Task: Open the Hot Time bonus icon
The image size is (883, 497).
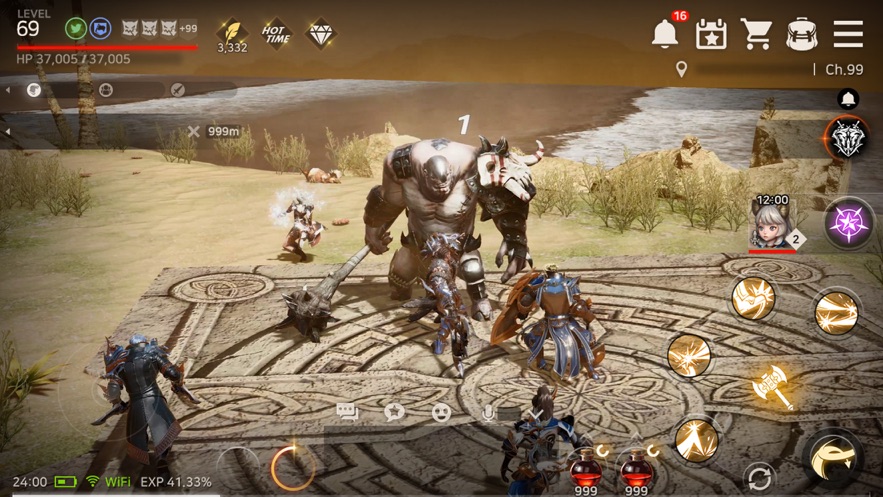Action: click(x=276, y=33)
